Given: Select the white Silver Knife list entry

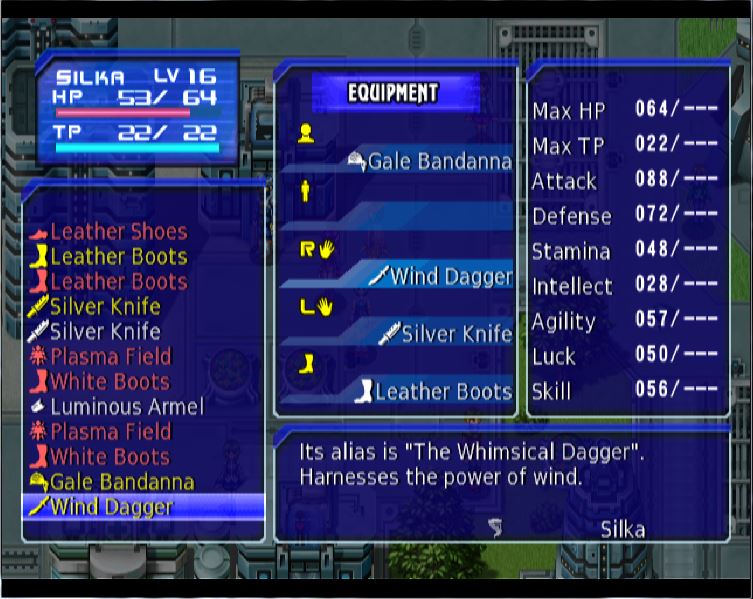Looking at the screenshot, I should 105,332.
